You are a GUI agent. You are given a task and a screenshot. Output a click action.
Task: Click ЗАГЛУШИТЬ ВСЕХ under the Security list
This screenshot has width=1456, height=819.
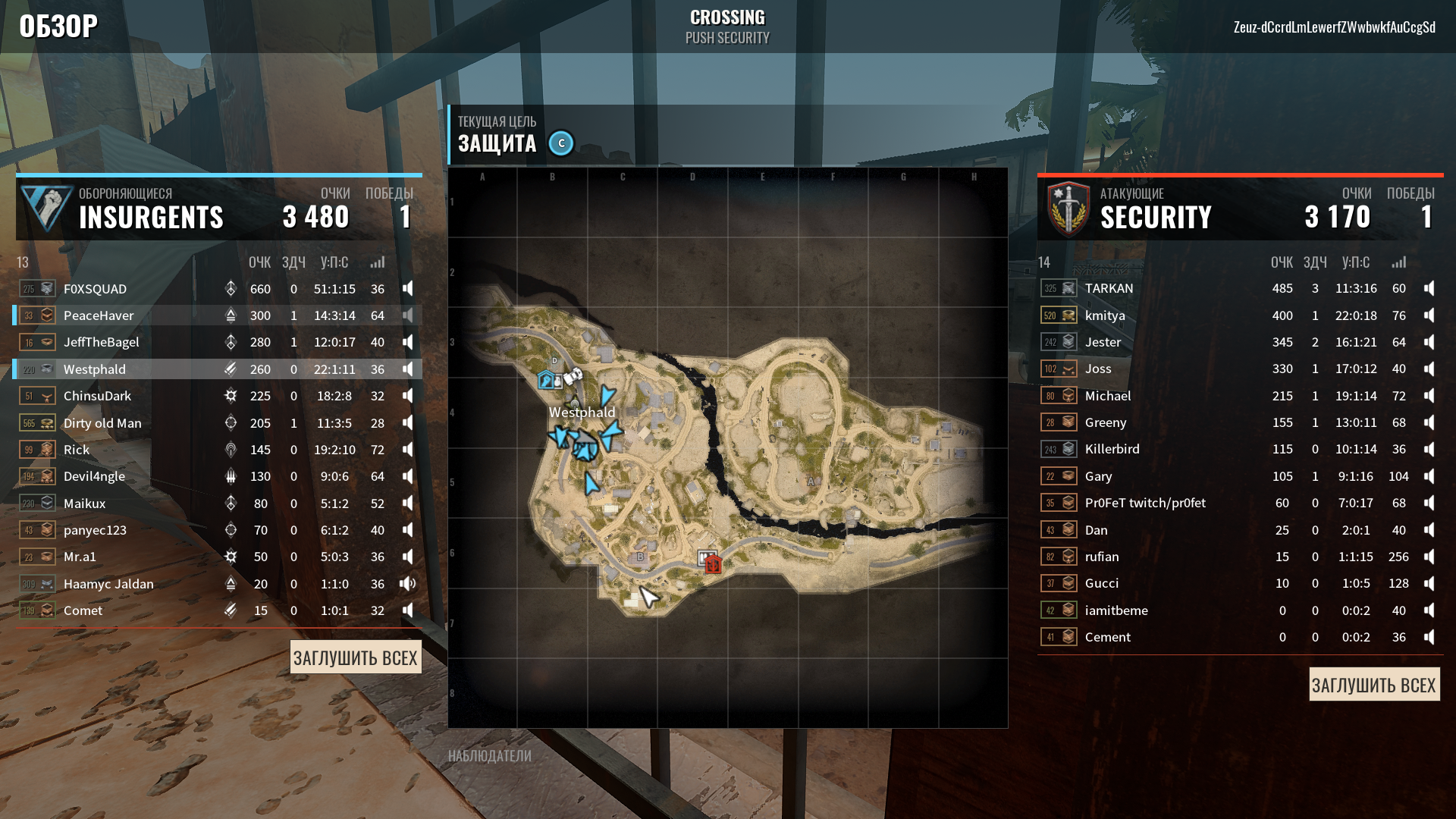[x=1374, y=684]
